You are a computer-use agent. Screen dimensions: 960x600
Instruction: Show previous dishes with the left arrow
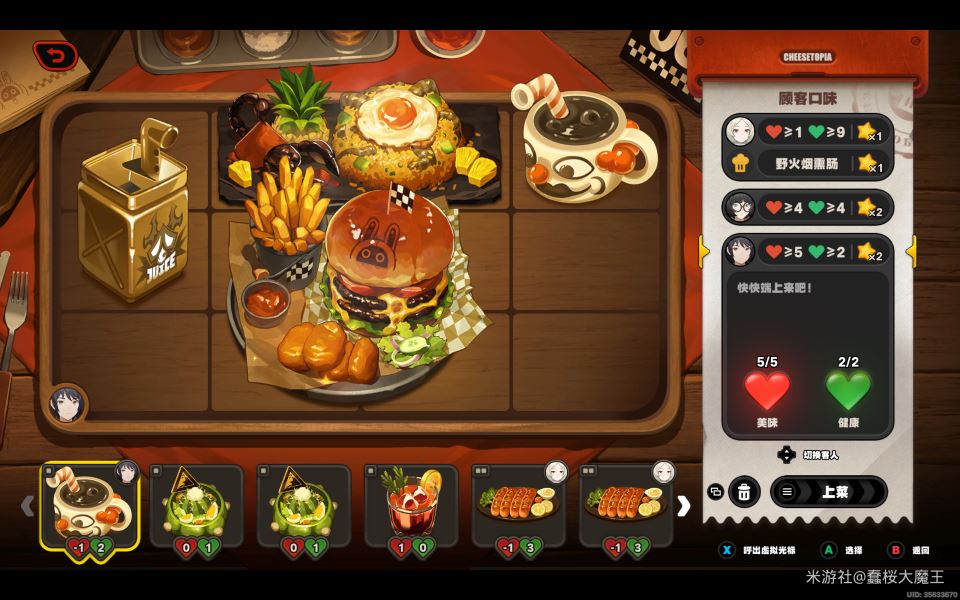coord(28,506)
